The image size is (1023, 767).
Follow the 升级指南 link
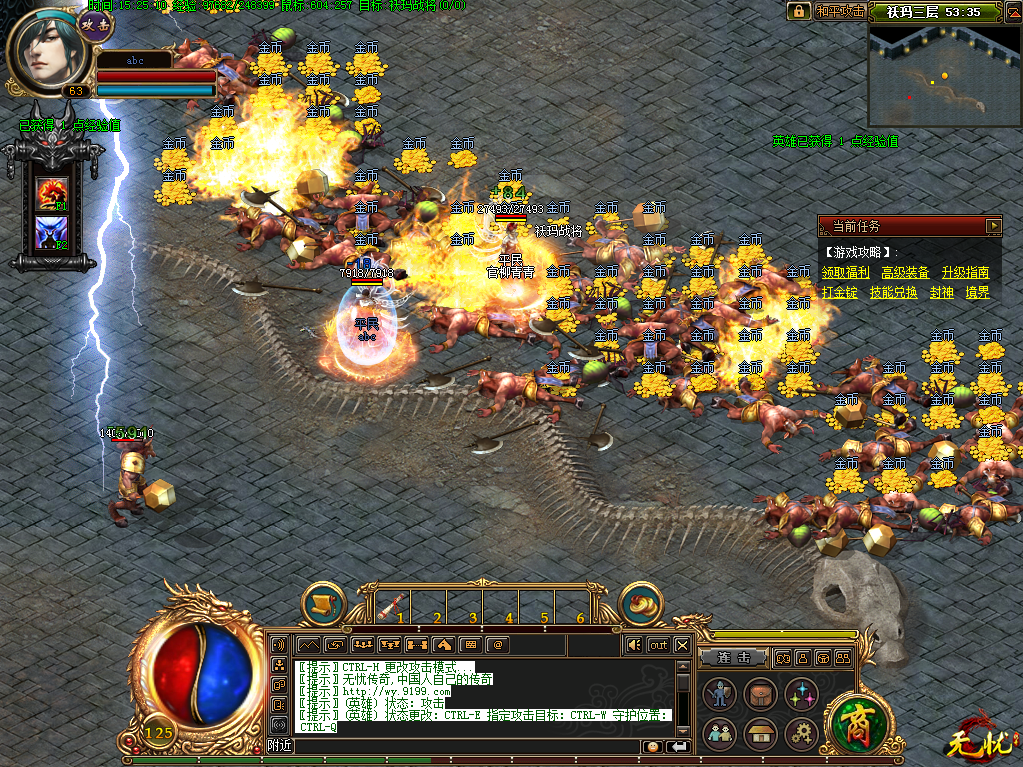965,272
